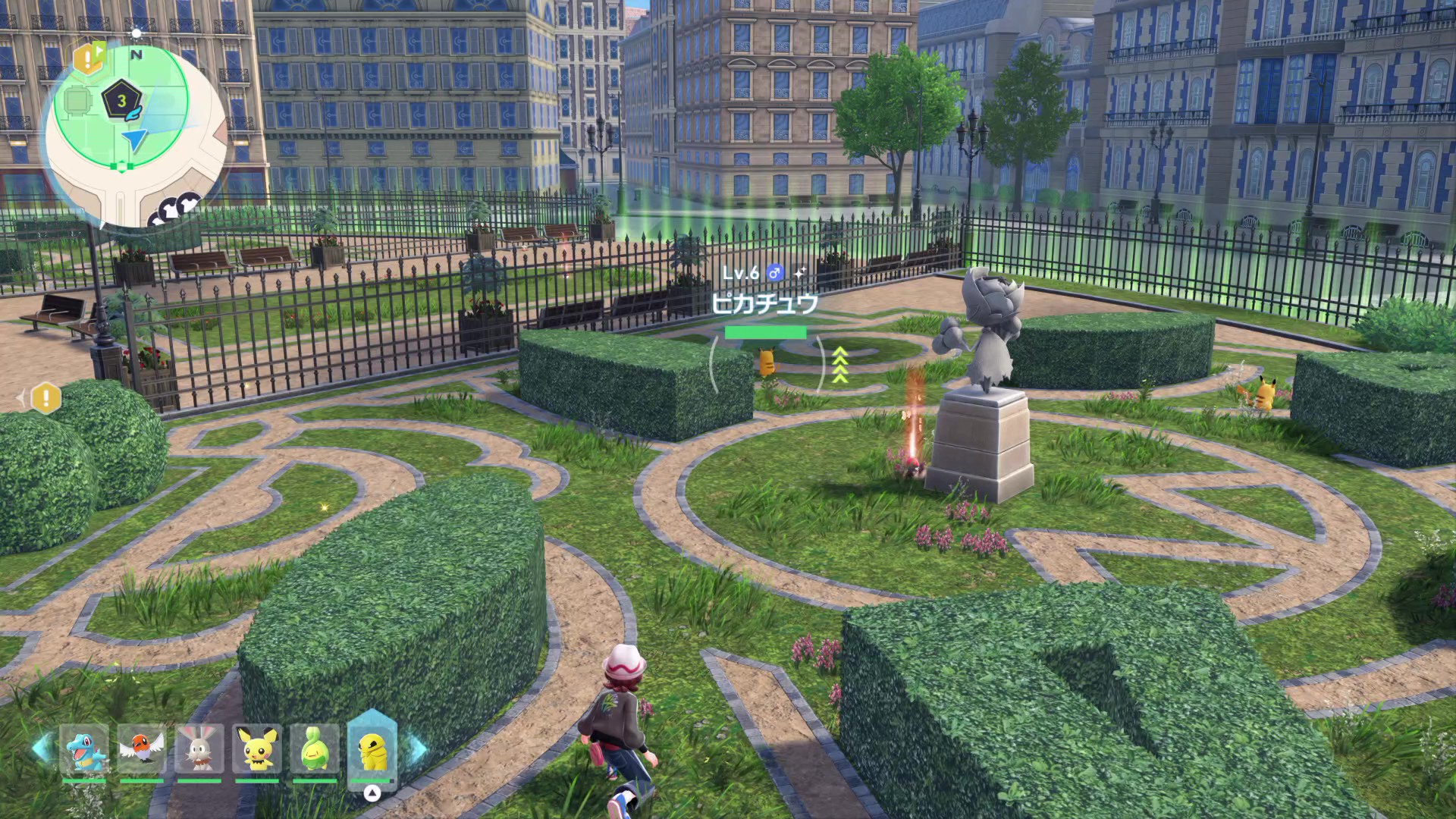
Task: Target the Lv.6 Pikachu name label
Action: (764, 303)
